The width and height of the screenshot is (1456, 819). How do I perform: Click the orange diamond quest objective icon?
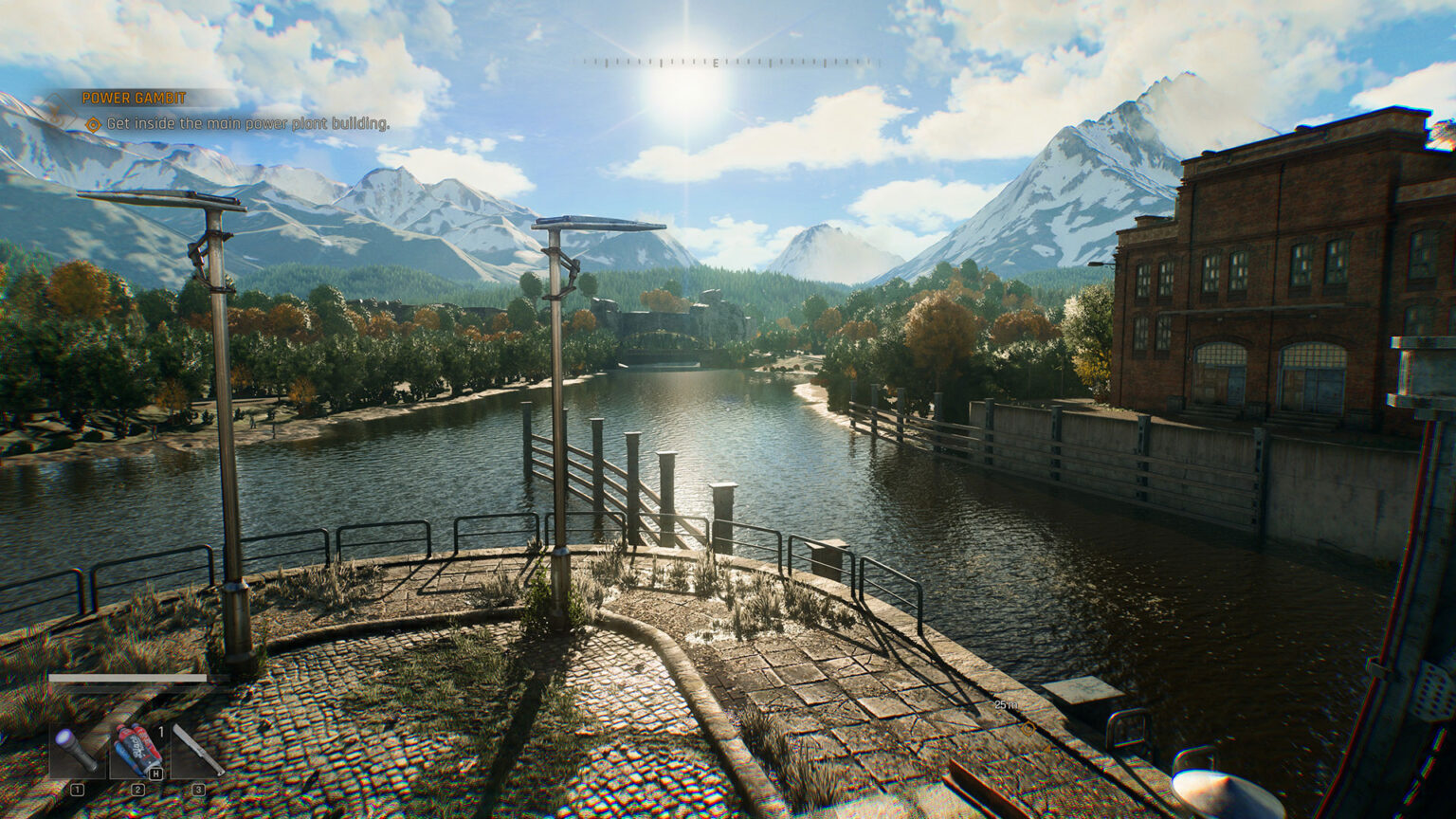[95, 123]
